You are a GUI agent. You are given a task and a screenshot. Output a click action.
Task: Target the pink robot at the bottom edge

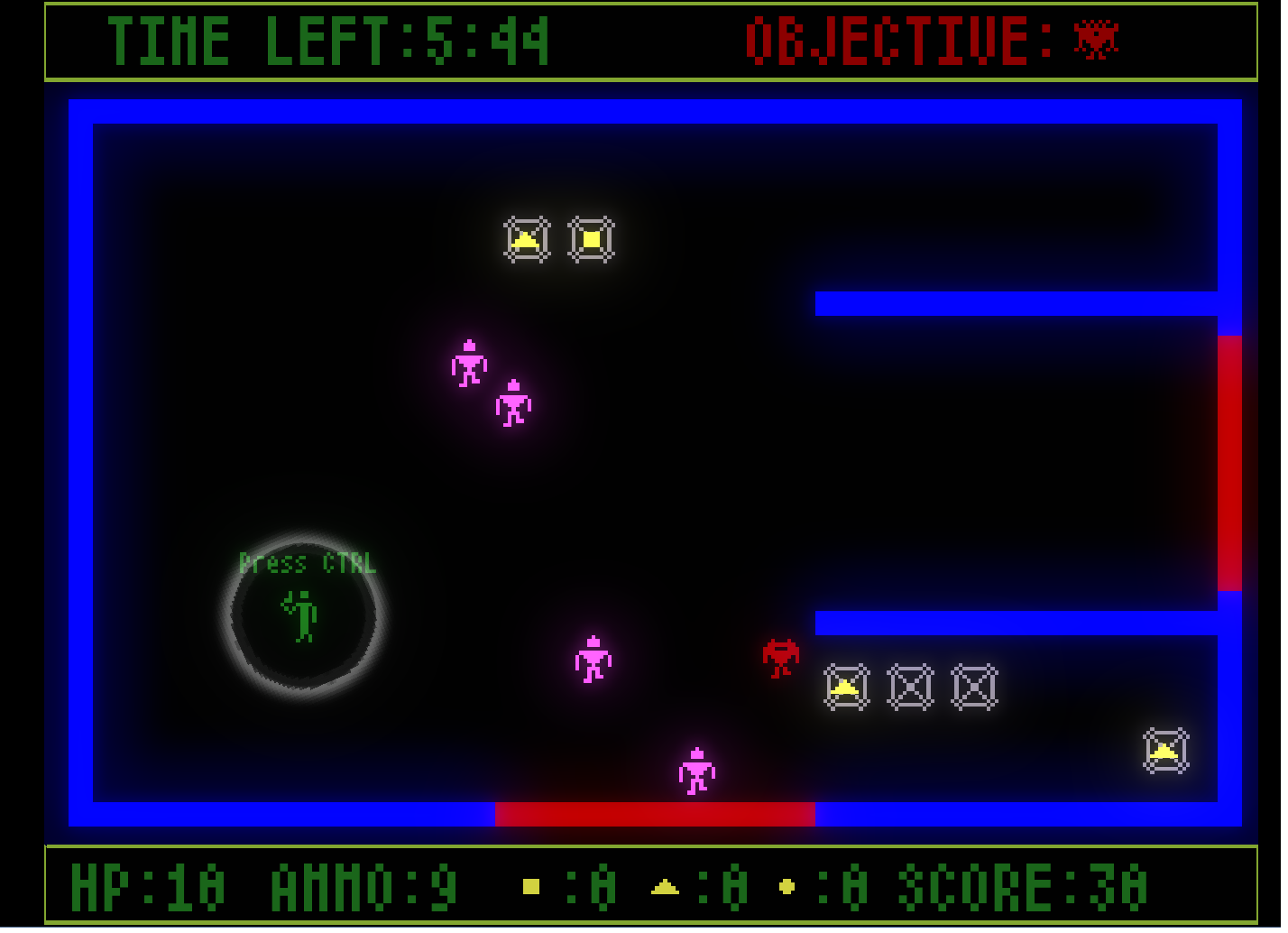point(696,770)
